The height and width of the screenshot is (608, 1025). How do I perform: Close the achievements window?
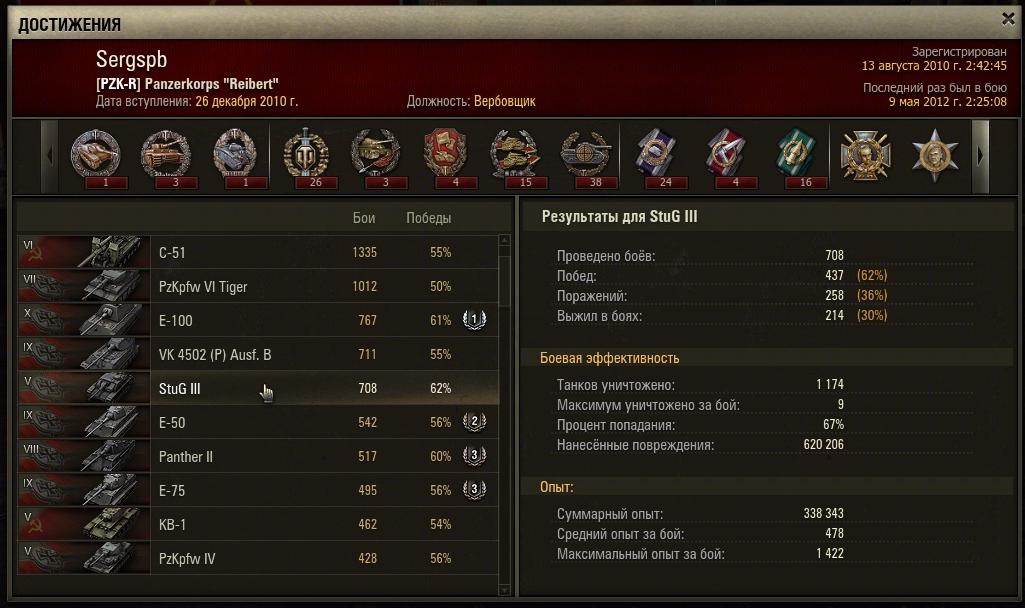1007,18
